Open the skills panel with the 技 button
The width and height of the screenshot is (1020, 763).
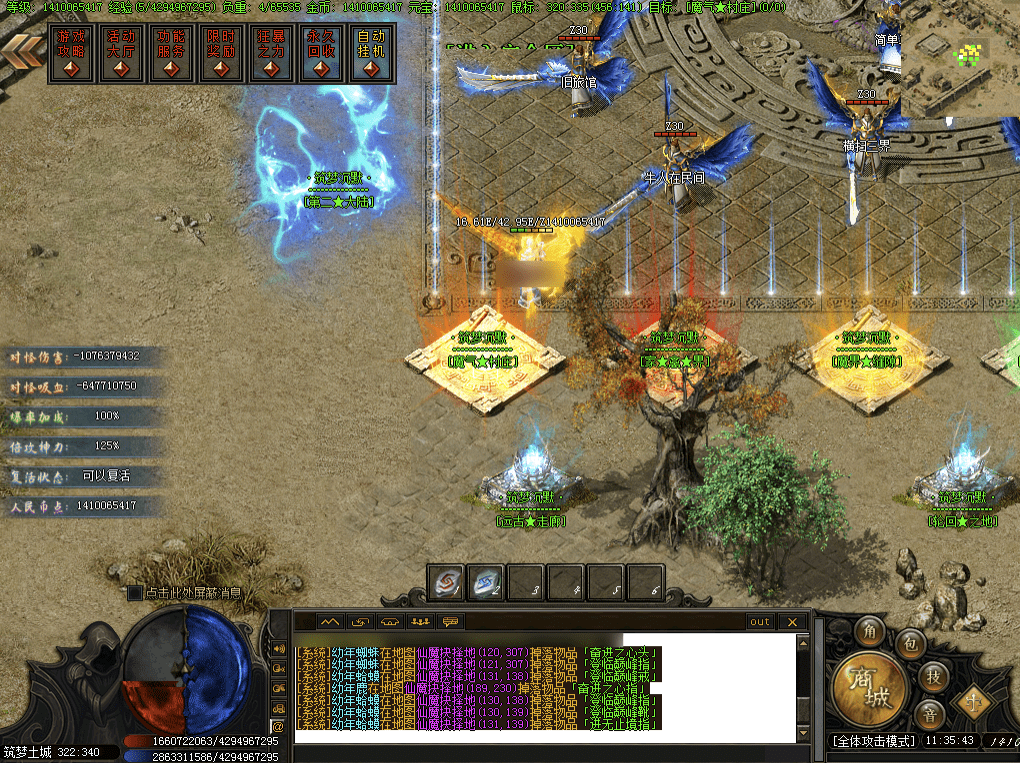(932, 677)
